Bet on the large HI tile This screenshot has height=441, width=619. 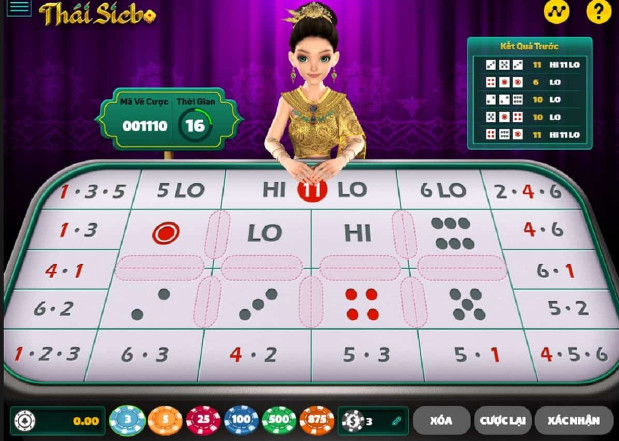tap(357, 233)
